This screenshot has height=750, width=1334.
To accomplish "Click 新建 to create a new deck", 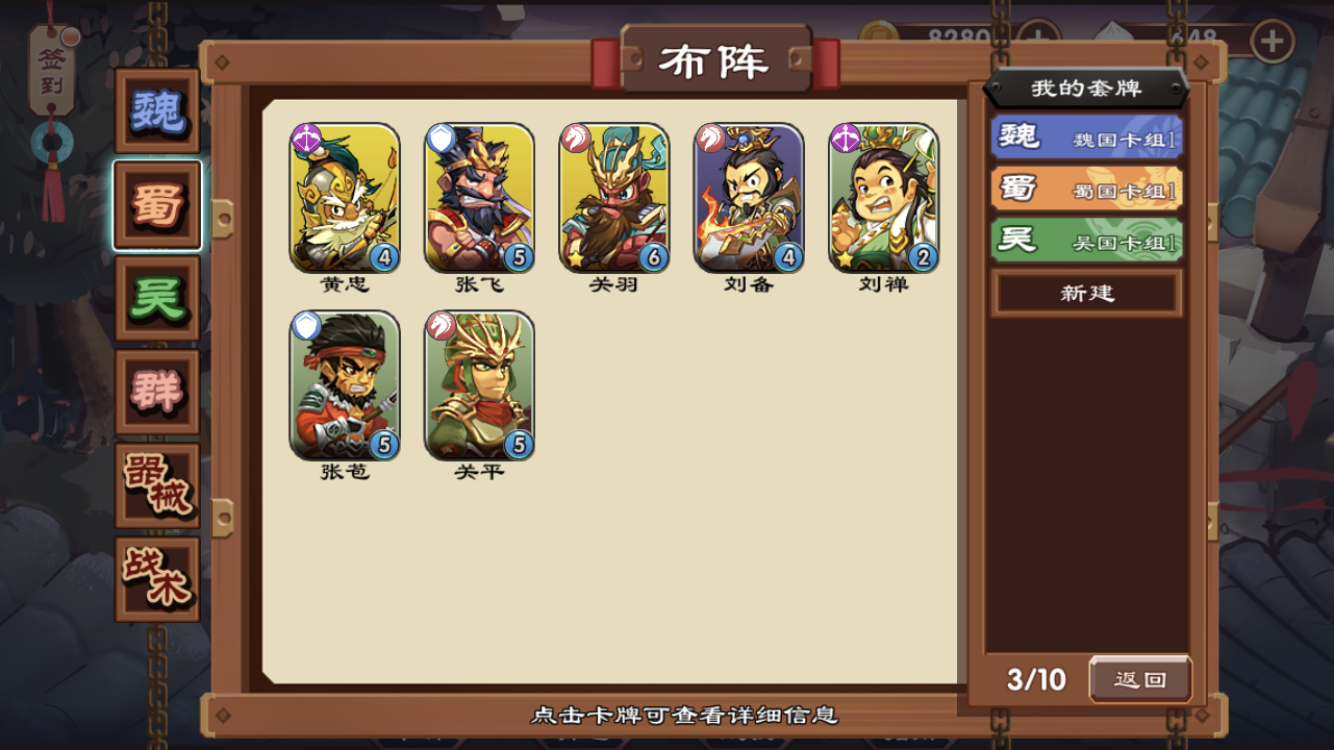I will click(1086, 292).
